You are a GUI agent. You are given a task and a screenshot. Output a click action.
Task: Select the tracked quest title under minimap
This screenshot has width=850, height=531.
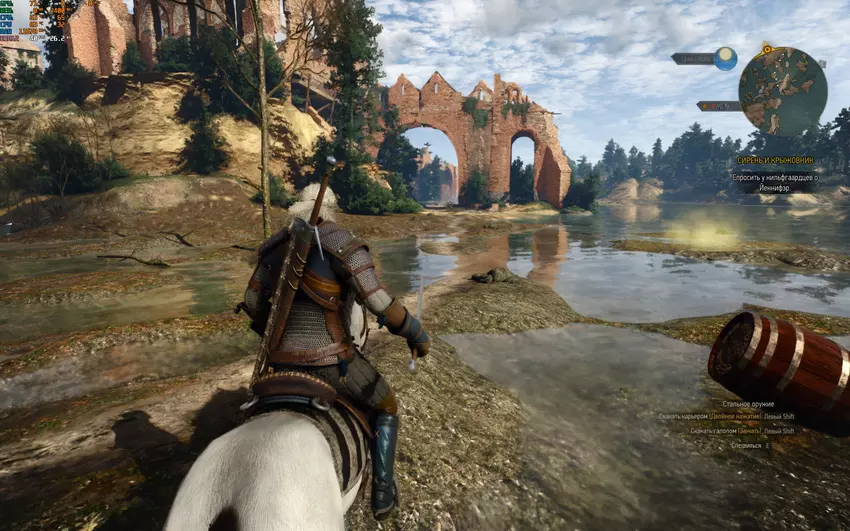777,160
